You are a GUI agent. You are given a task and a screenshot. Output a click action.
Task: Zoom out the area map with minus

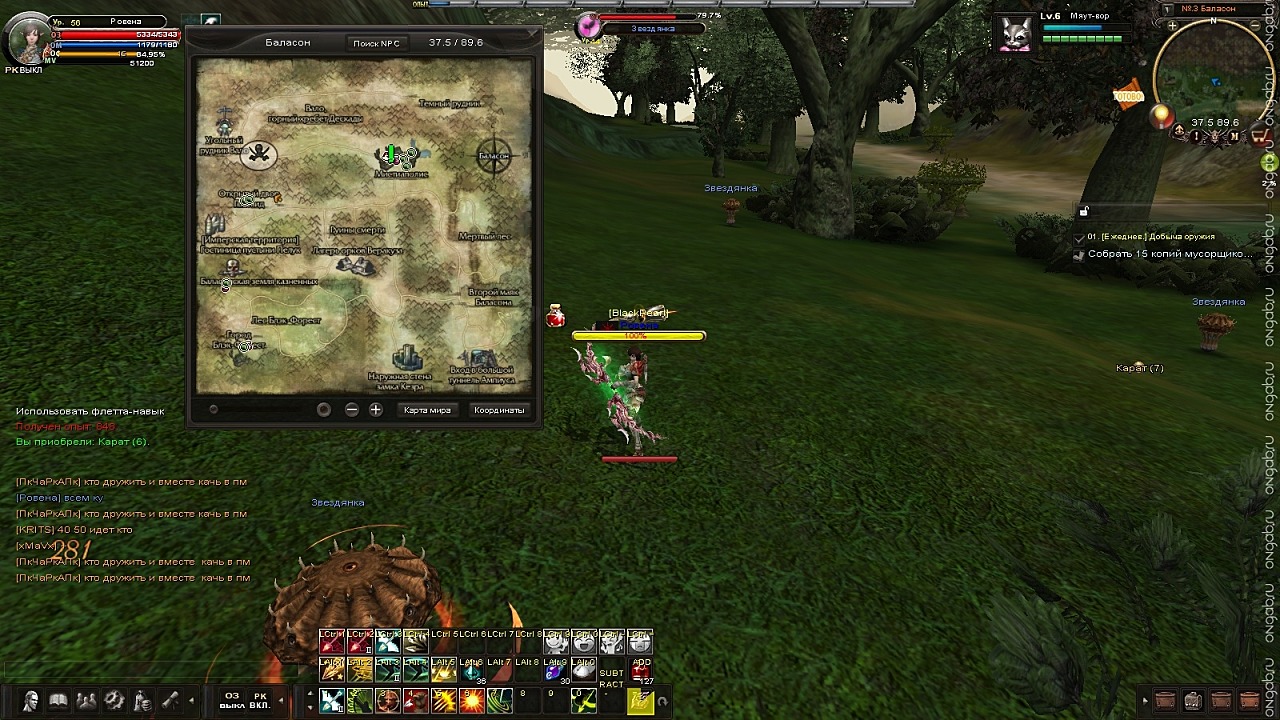(x=351, y=410)
